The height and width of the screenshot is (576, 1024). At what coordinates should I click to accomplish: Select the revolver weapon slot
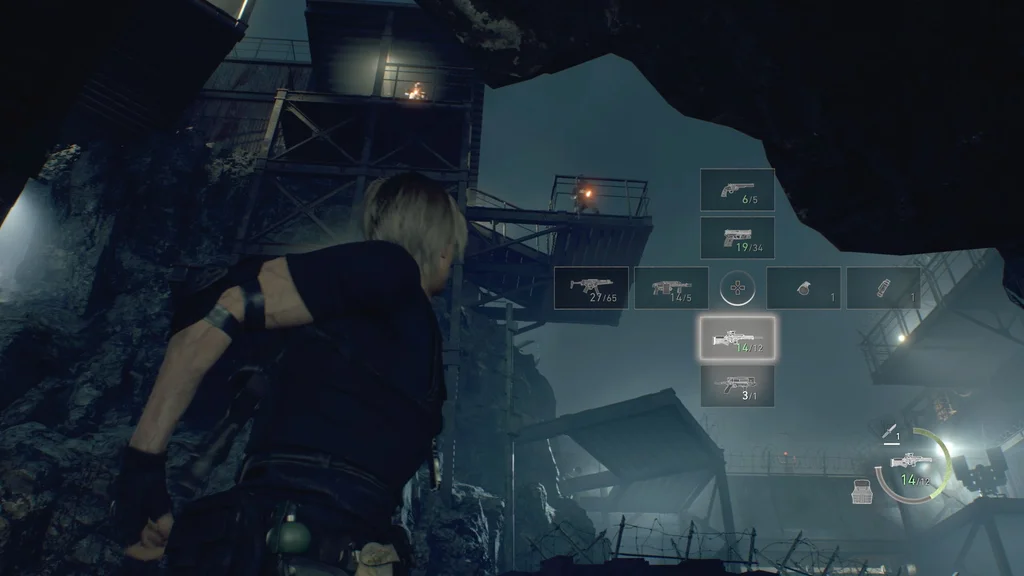737,189
